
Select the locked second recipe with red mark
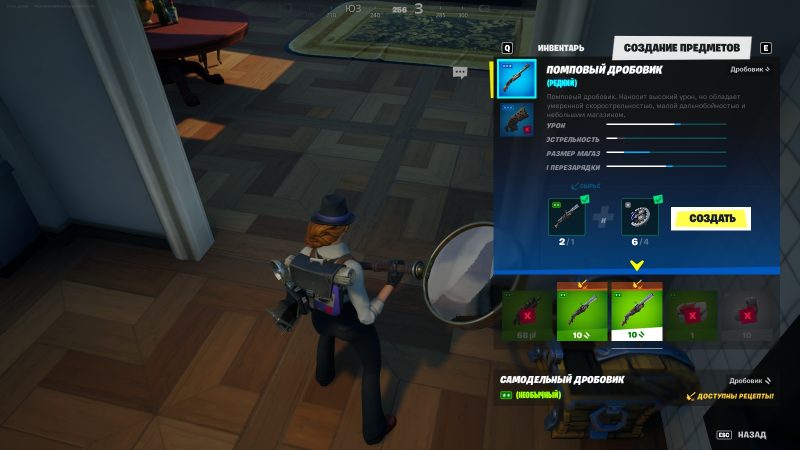tap(517, 119)
